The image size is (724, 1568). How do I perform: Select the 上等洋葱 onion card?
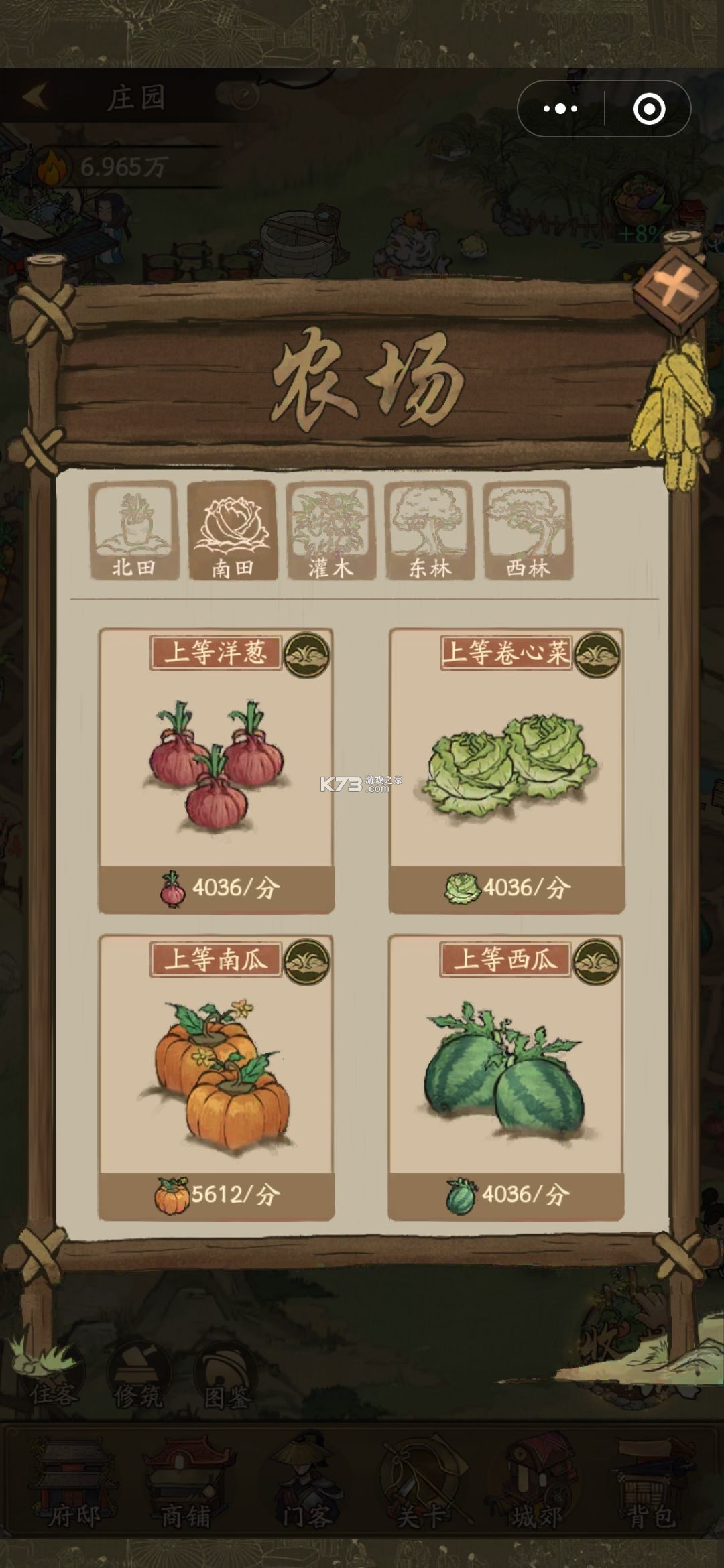[x=216, y=771]
